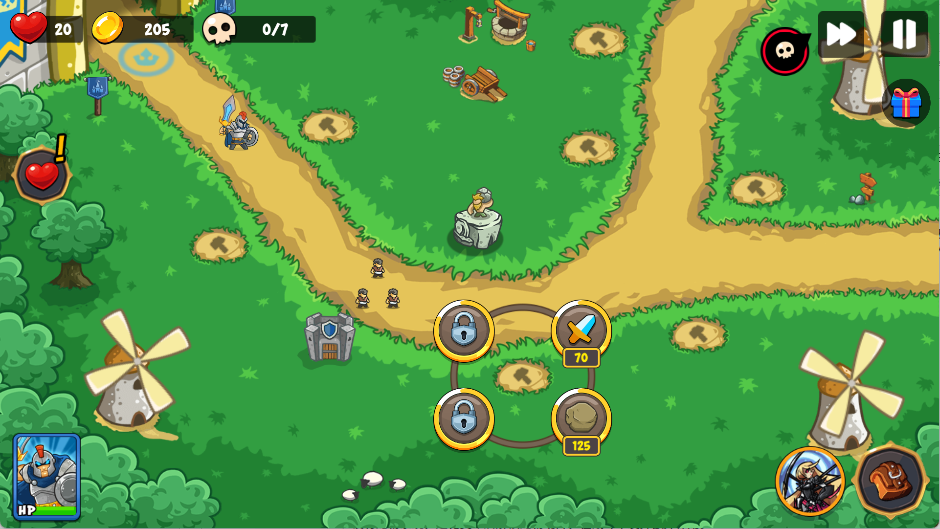
Task: Toggle the fast-forward speed button
Action: tap(840, 35)
